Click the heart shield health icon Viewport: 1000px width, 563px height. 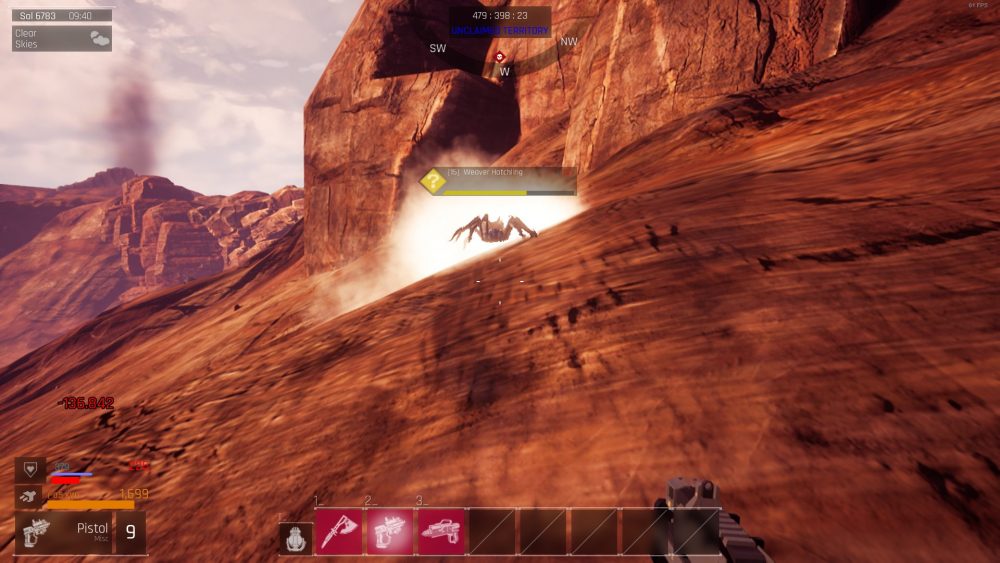29,469
